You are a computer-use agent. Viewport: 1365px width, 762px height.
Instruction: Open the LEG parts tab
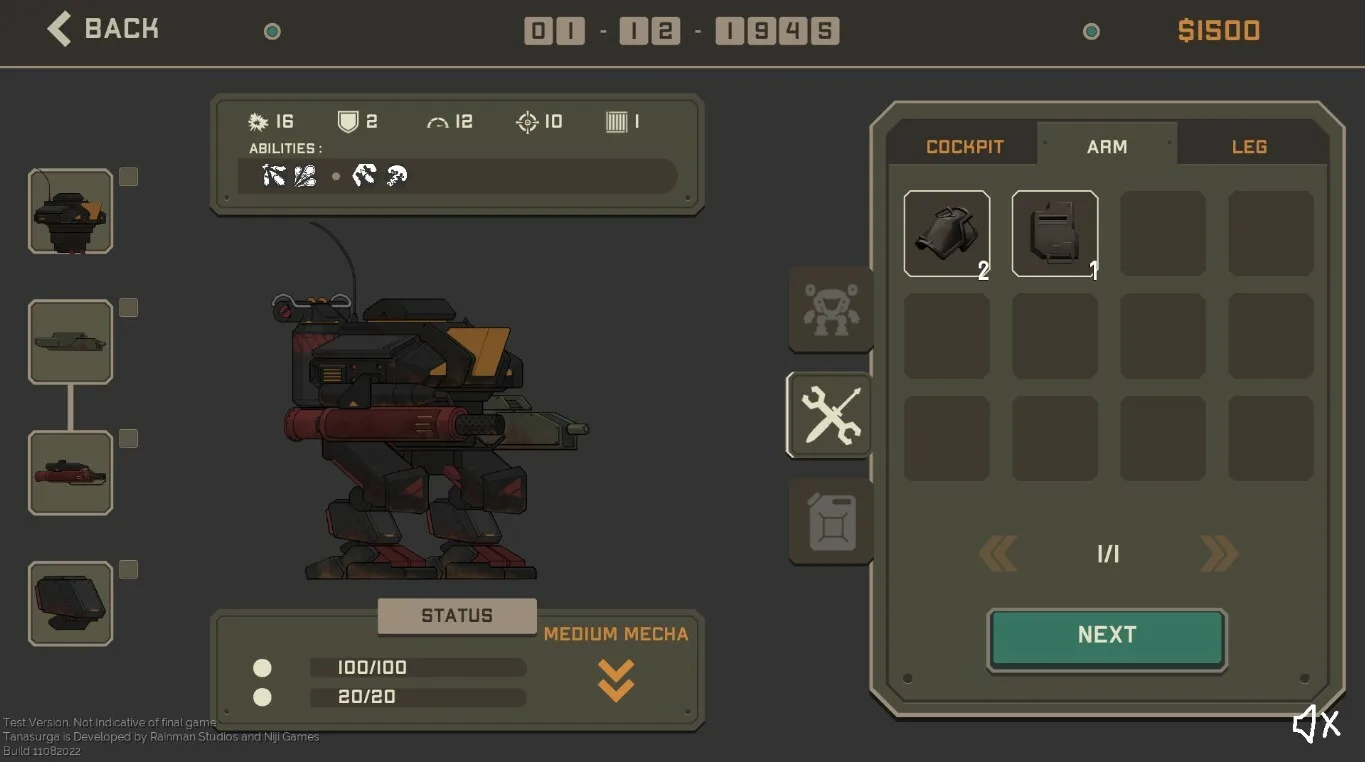coord(1249,146)
